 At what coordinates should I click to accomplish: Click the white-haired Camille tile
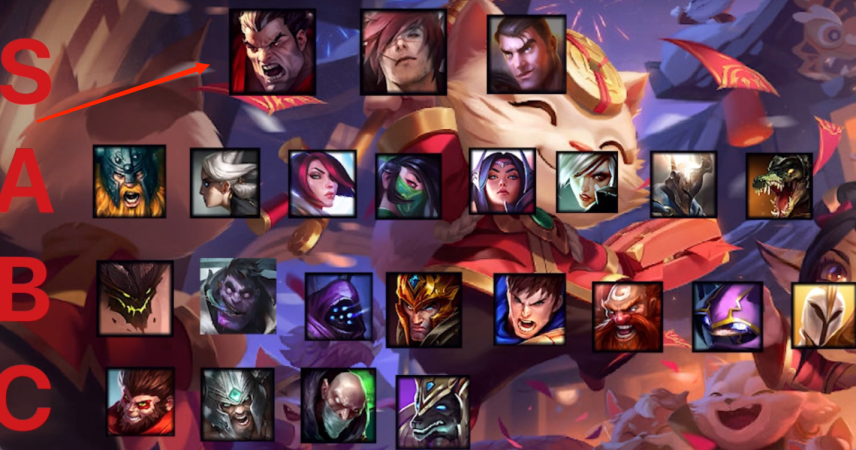click(225, 183)
